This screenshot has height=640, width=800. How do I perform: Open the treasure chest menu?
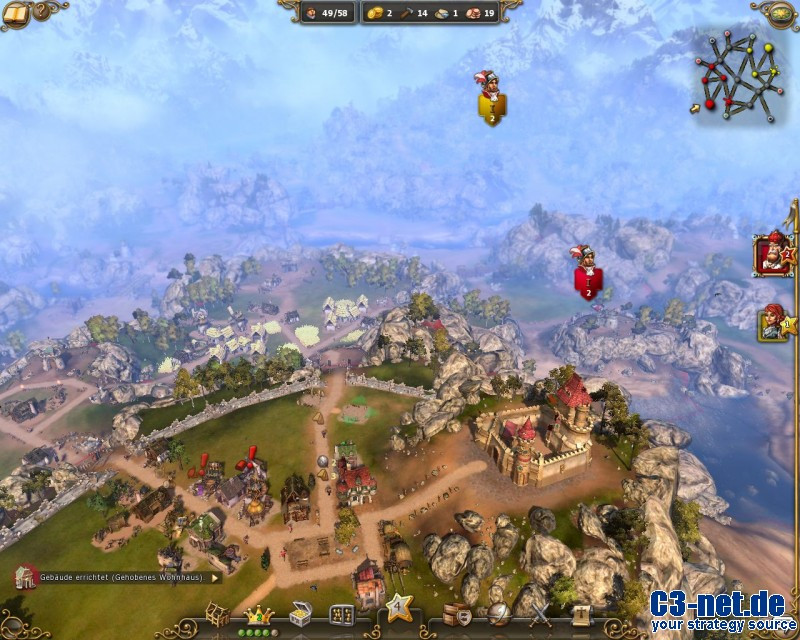(301, 614)
